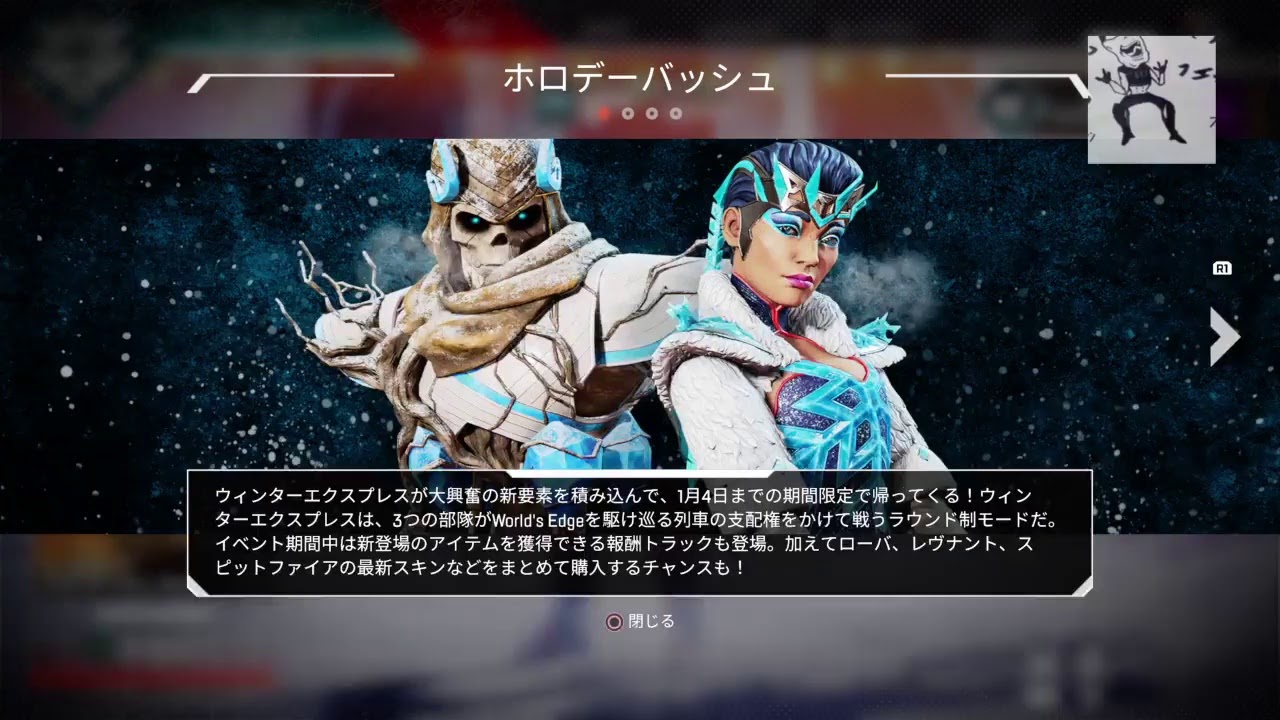Select the third carousel page indicator
1280x720 pixels.
654,114
